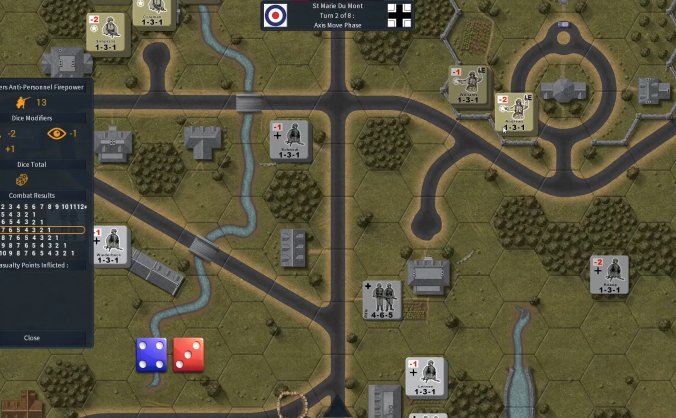Select the British roundel faction icon

pos(276,14)
